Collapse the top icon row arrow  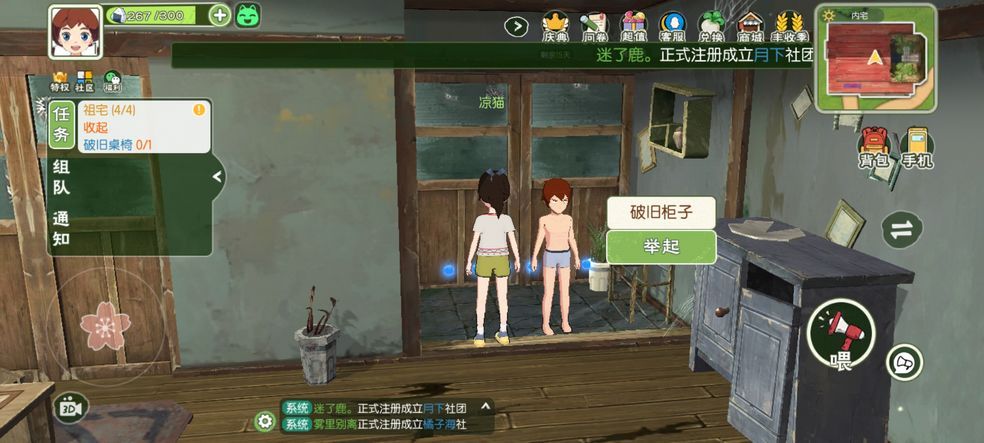point(516,27)
